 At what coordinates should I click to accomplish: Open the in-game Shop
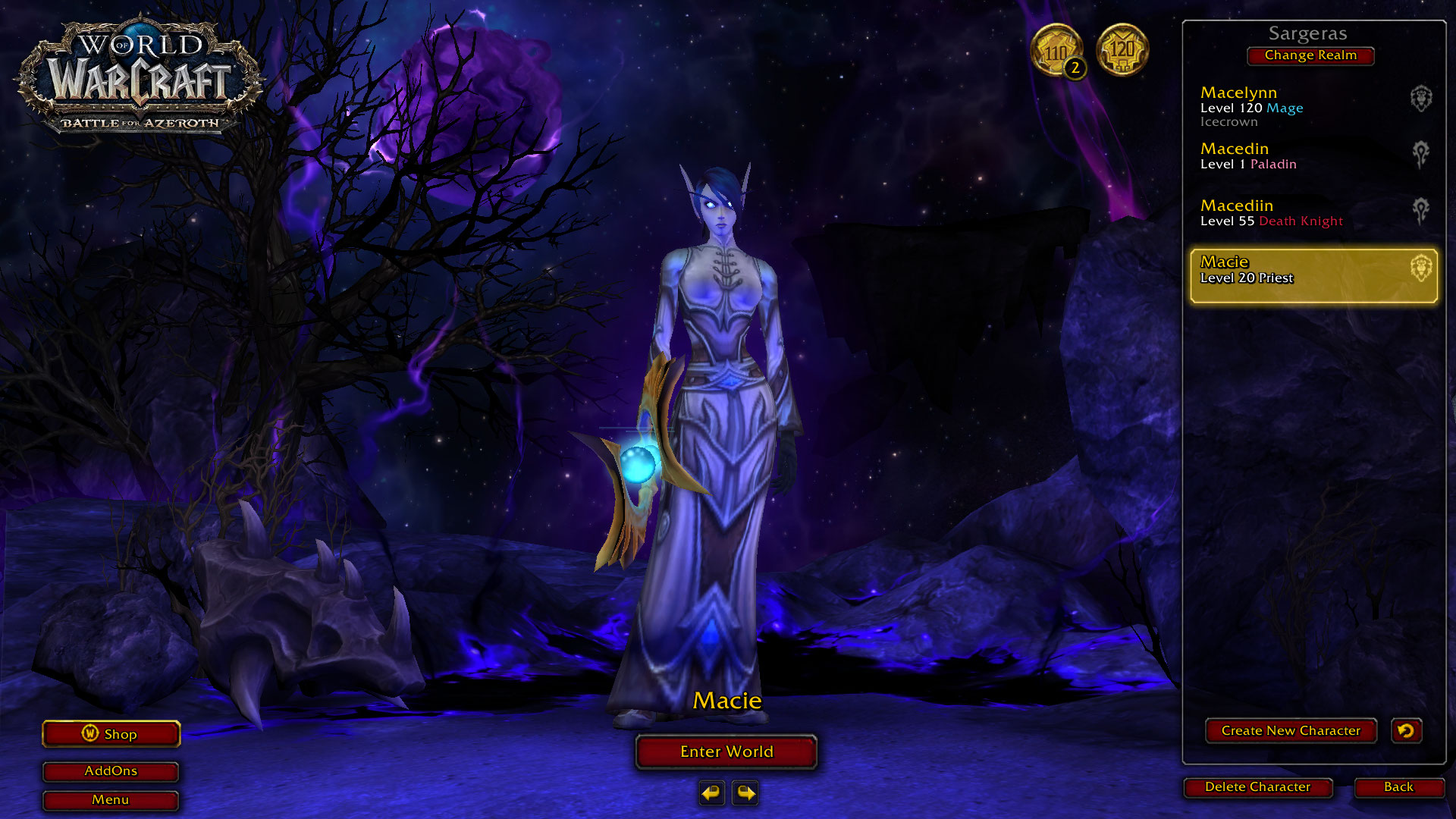111,734
